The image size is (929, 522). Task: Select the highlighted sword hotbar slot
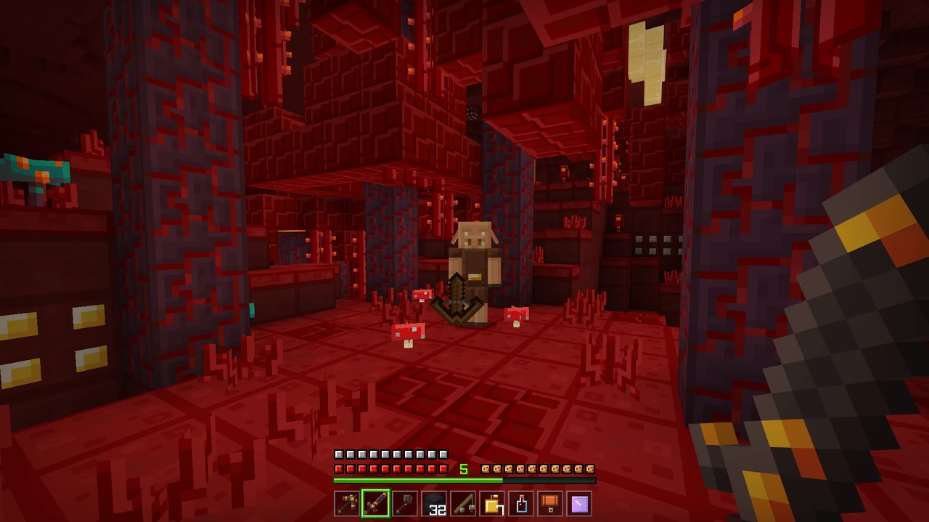tap(376, 503)
